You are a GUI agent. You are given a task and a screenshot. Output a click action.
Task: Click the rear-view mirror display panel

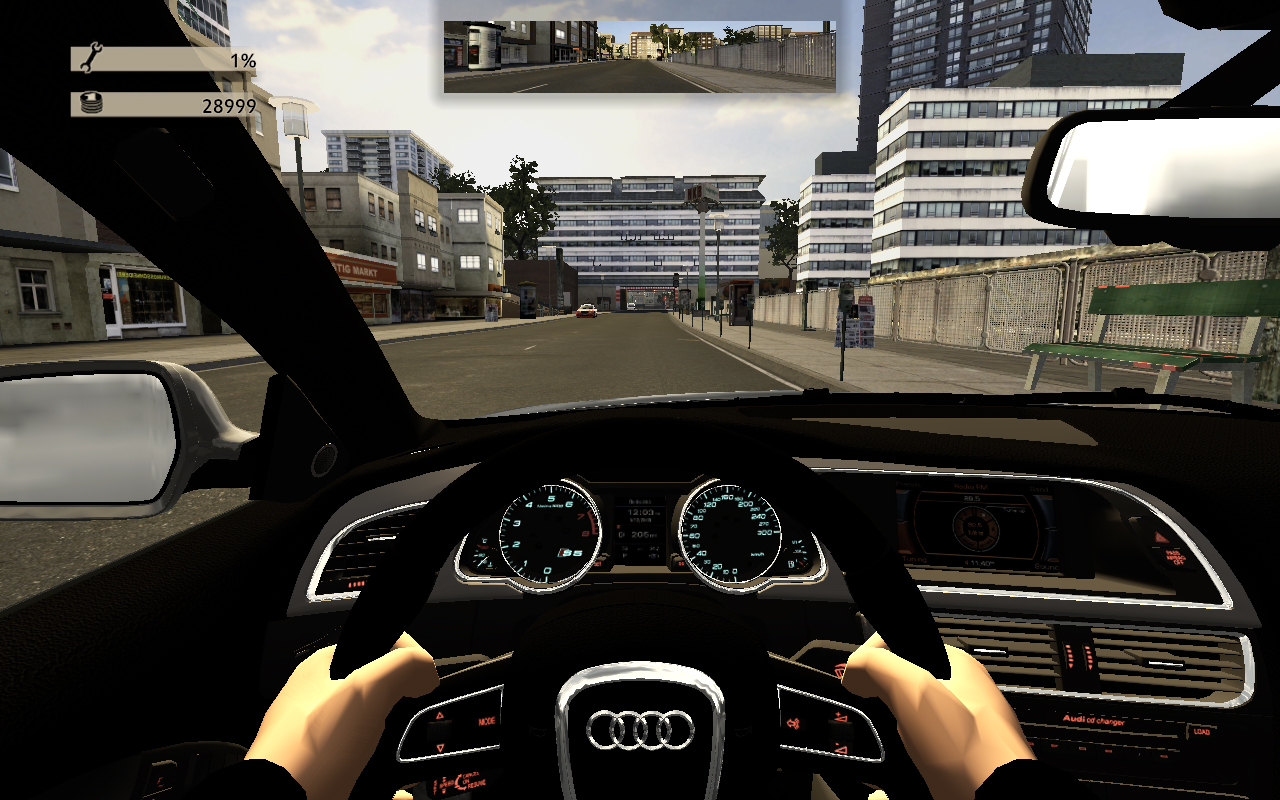coord(639,57)
